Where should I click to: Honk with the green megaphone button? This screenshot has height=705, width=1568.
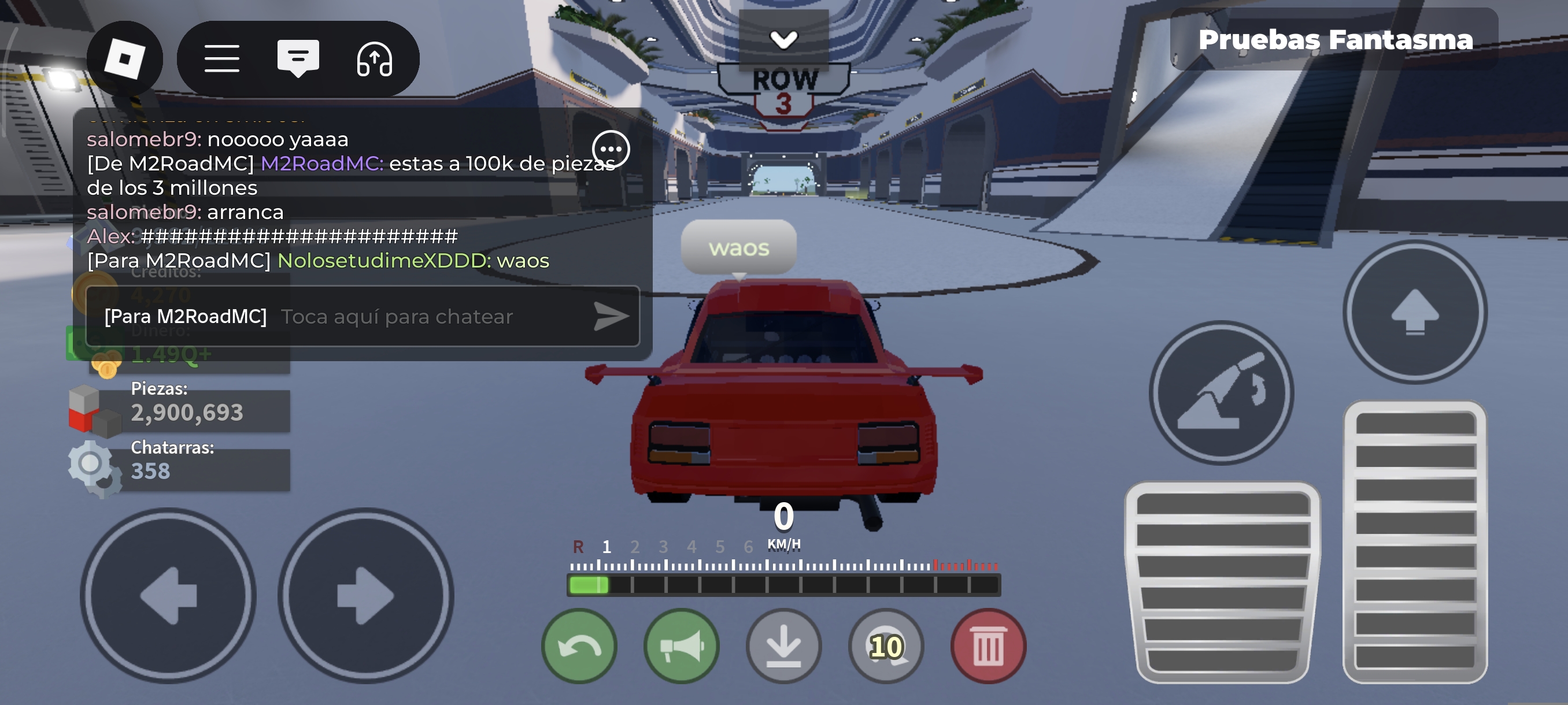[x=681, y=646]
